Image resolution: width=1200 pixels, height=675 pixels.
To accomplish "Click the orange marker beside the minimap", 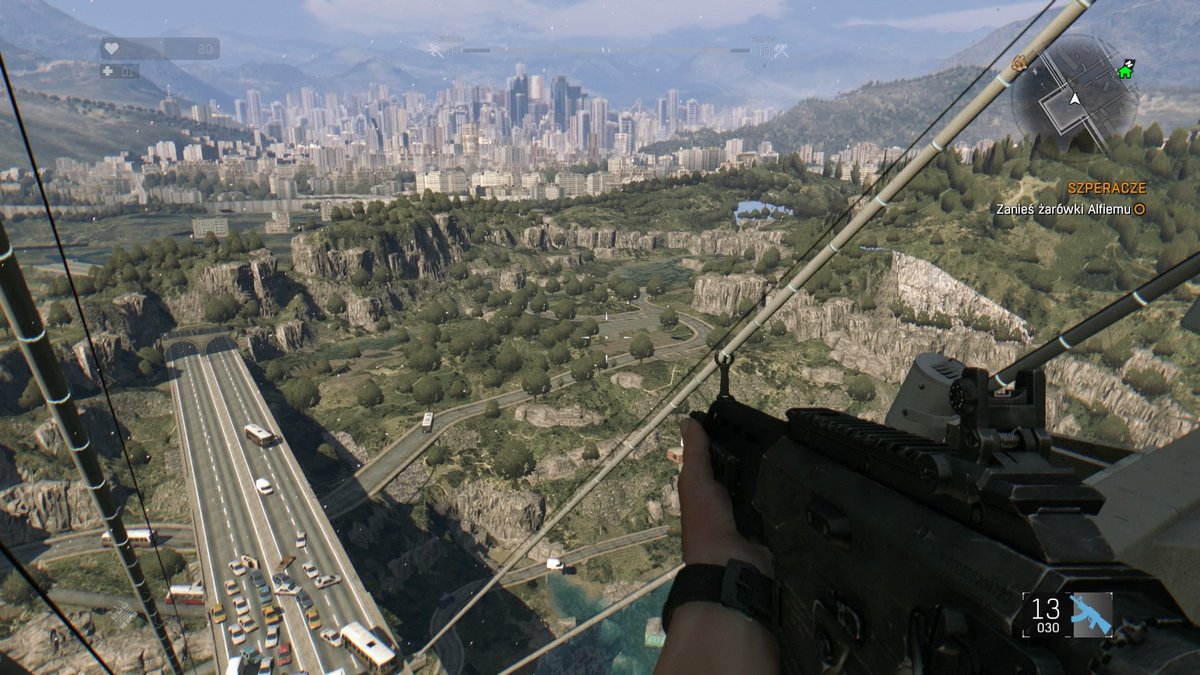I will (1019, 64).
